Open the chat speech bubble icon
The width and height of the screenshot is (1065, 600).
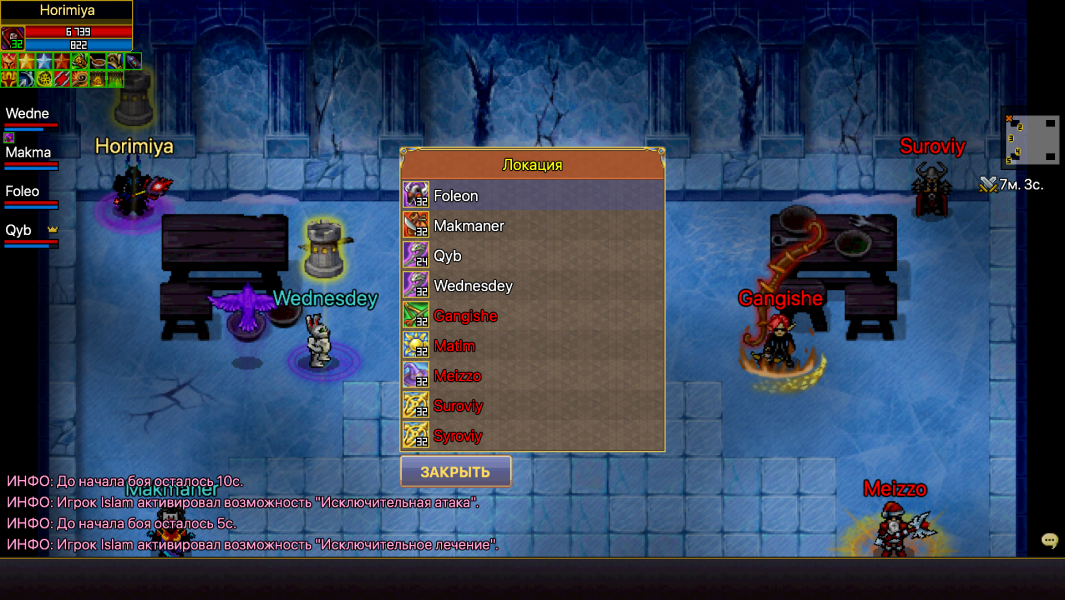(x=1049, y=541)
